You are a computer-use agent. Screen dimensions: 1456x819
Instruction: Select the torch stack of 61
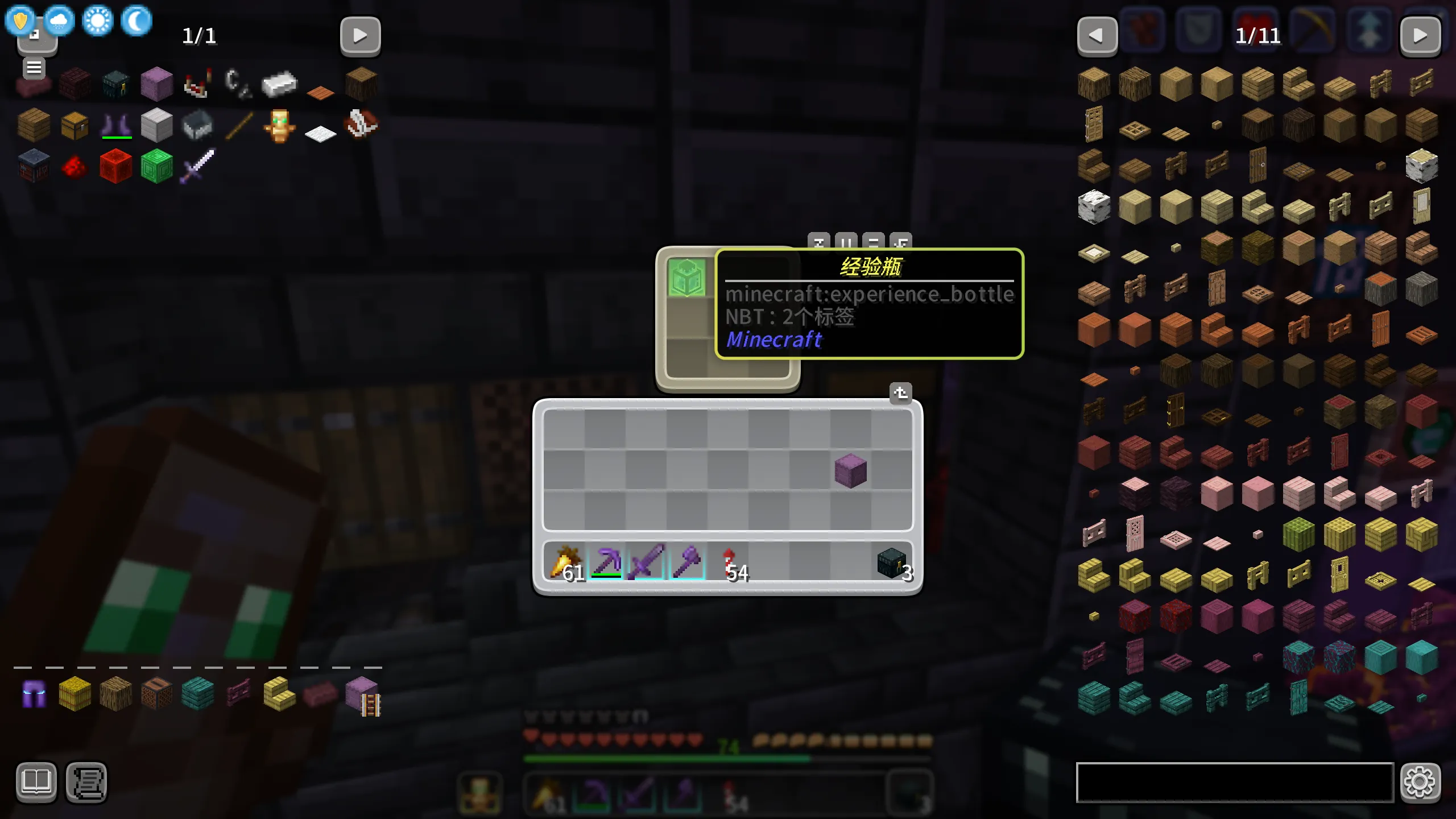[x=564, y=562]
